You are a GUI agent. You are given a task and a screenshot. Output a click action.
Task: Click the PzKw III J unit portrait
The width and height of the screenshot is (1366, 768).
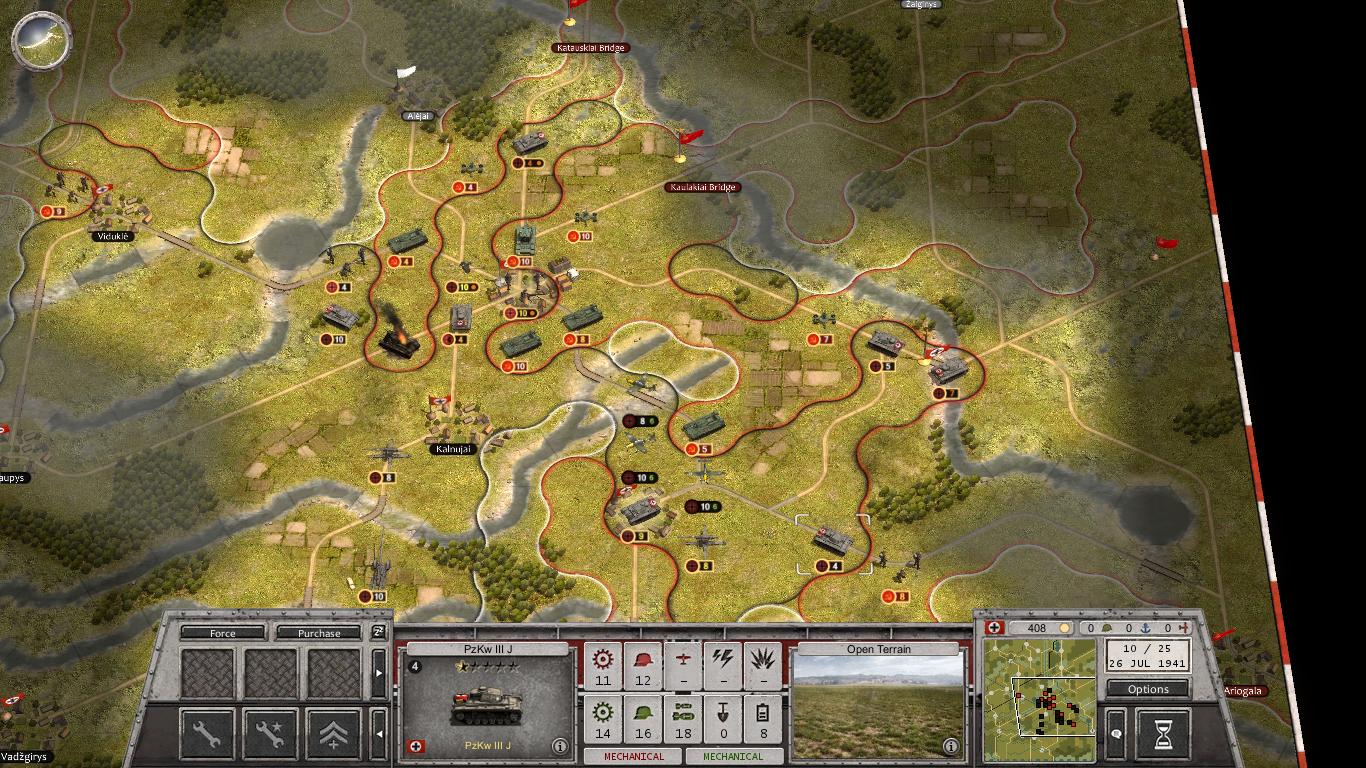(487, 705)
